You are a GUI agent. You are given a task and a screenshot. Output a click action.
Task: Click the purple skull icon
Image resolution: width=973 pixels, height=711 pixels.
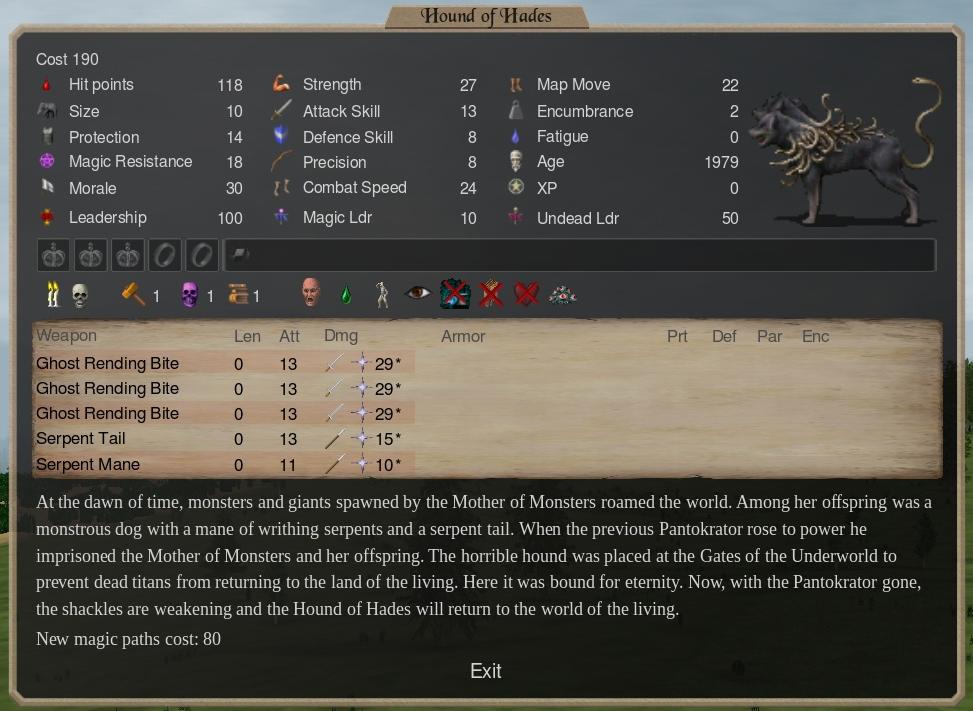click(x=189, y=295)
